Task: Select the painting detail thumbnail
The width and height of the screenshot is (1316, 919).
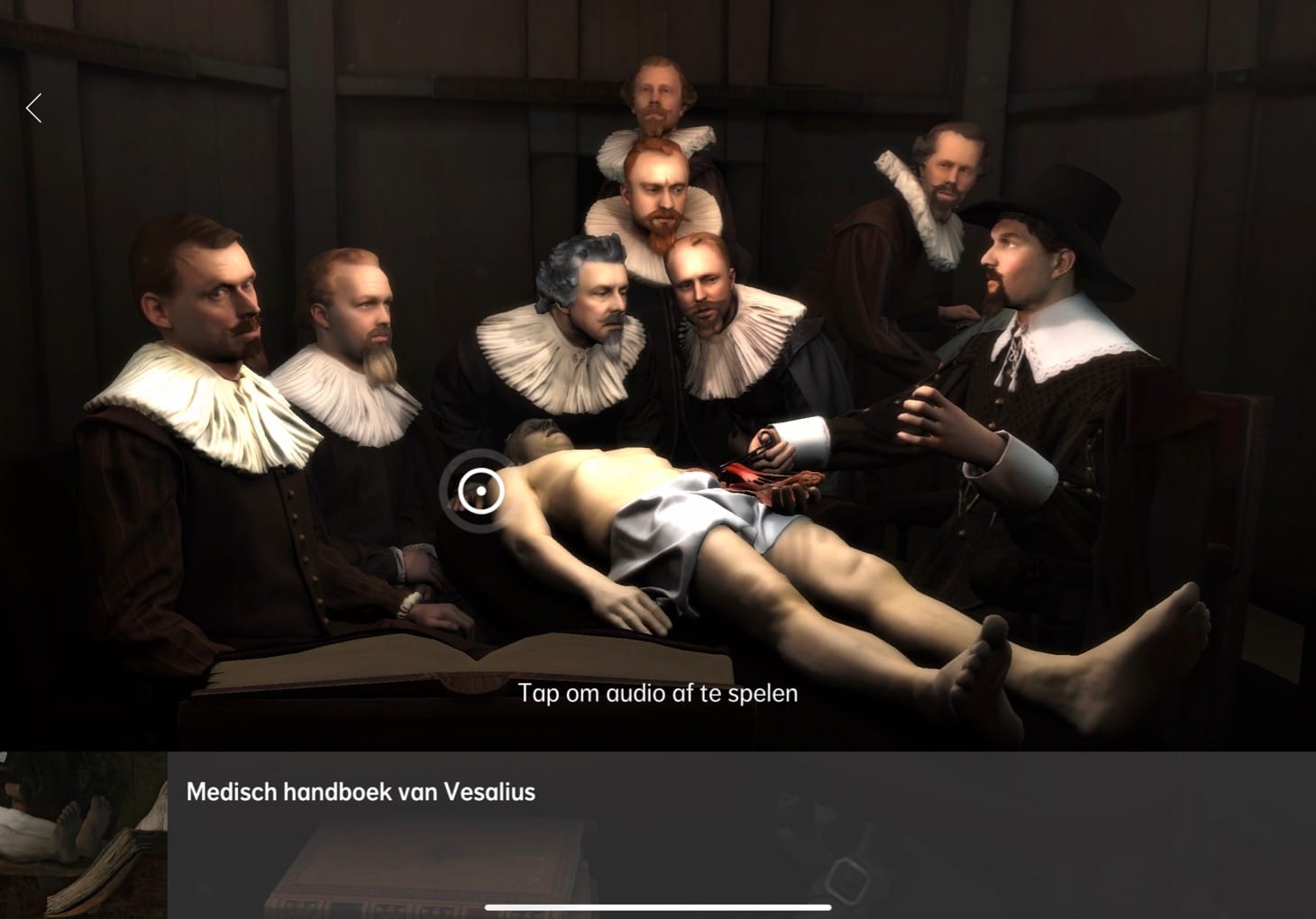Action: [83, 834]
